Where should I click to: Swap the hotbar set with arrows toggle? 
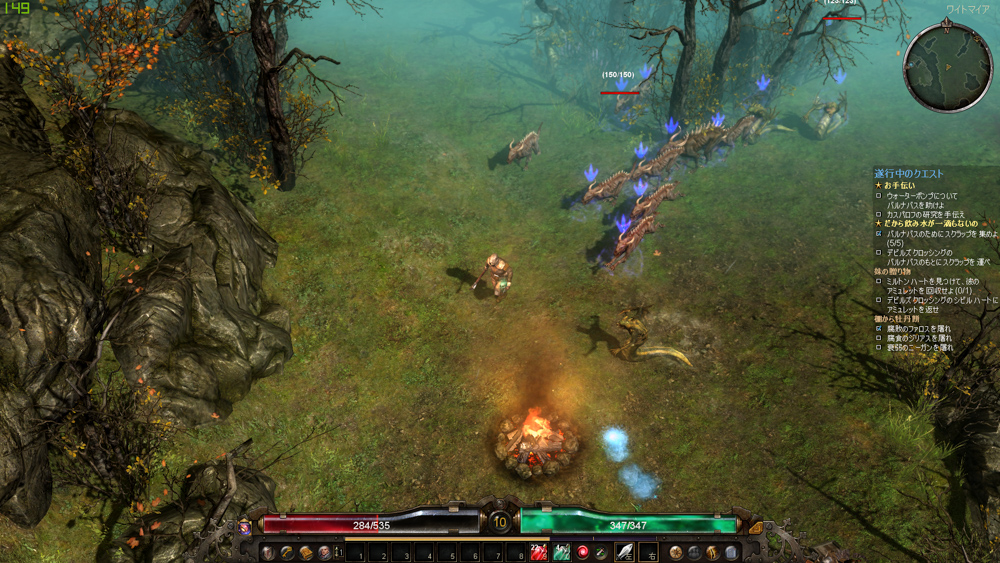click(339, 552)
